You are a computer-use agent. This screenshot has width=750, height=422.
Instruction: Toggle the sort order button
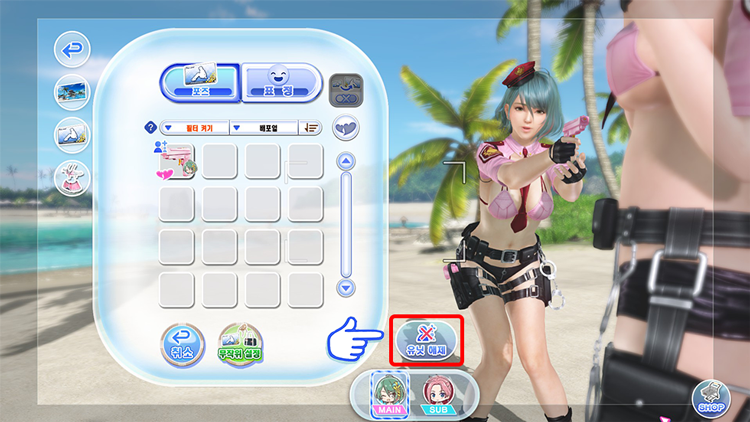point(311,128)
